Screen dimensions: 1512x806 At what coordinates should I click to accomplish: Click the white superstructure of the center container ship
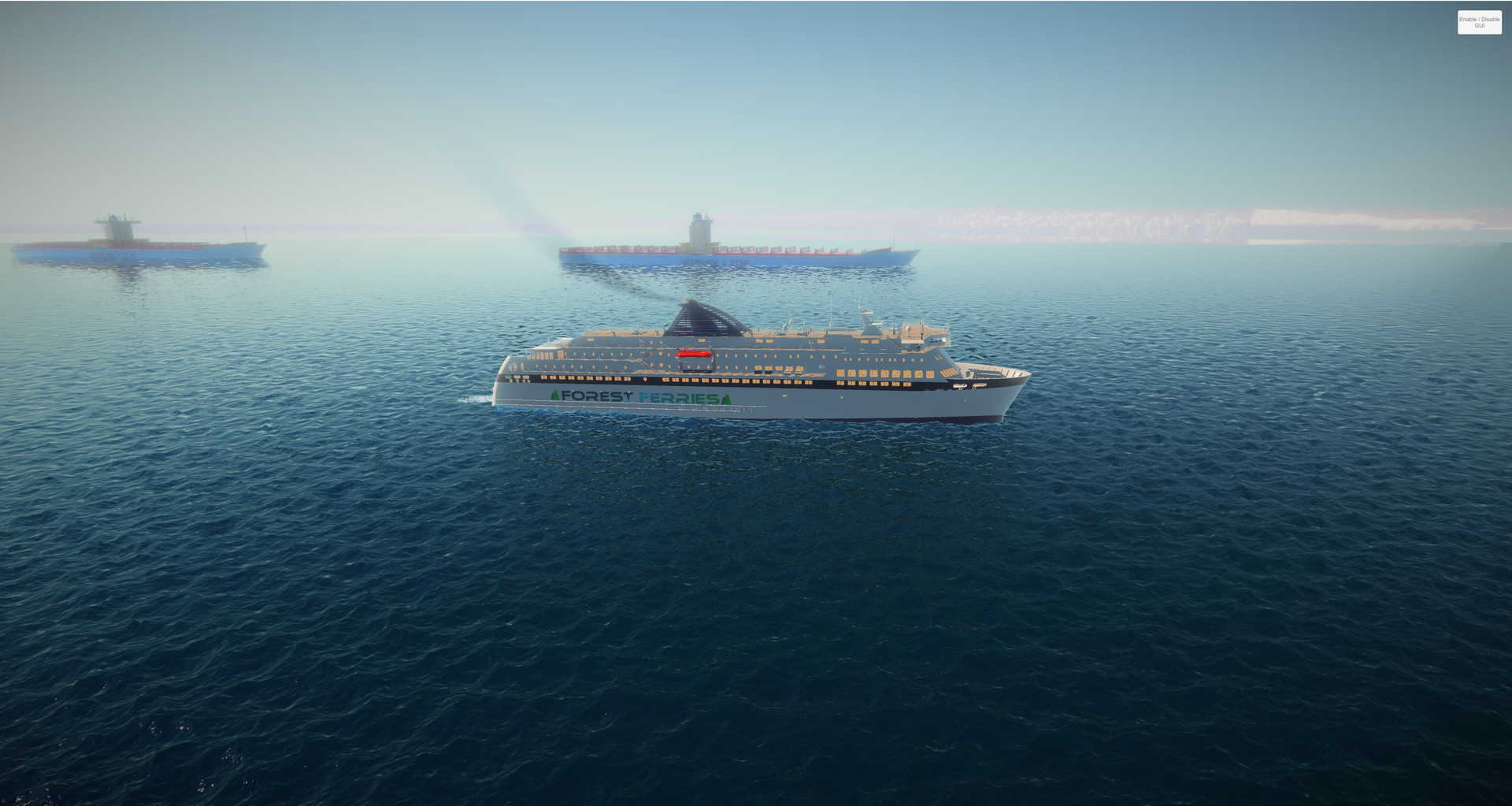pyautogui.click(x=699, y=232)
